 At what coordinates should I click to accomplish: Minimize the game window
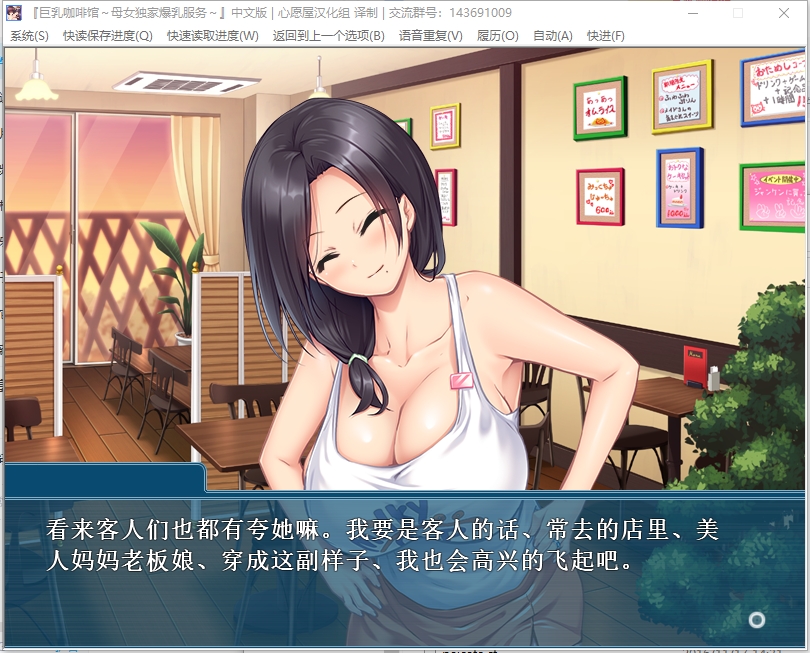[x=692, y=13]
